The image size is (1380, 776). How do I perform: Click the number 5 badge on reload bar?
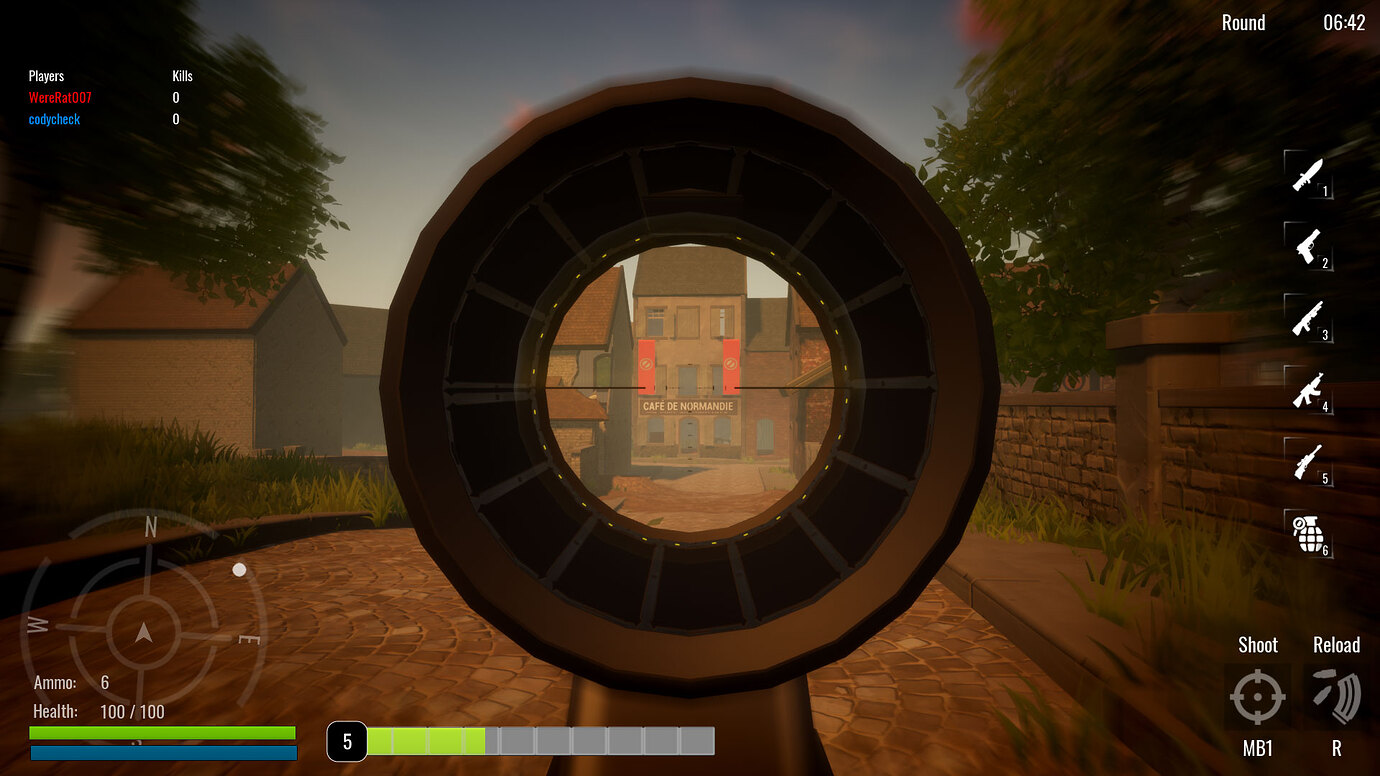click(348, 742)
